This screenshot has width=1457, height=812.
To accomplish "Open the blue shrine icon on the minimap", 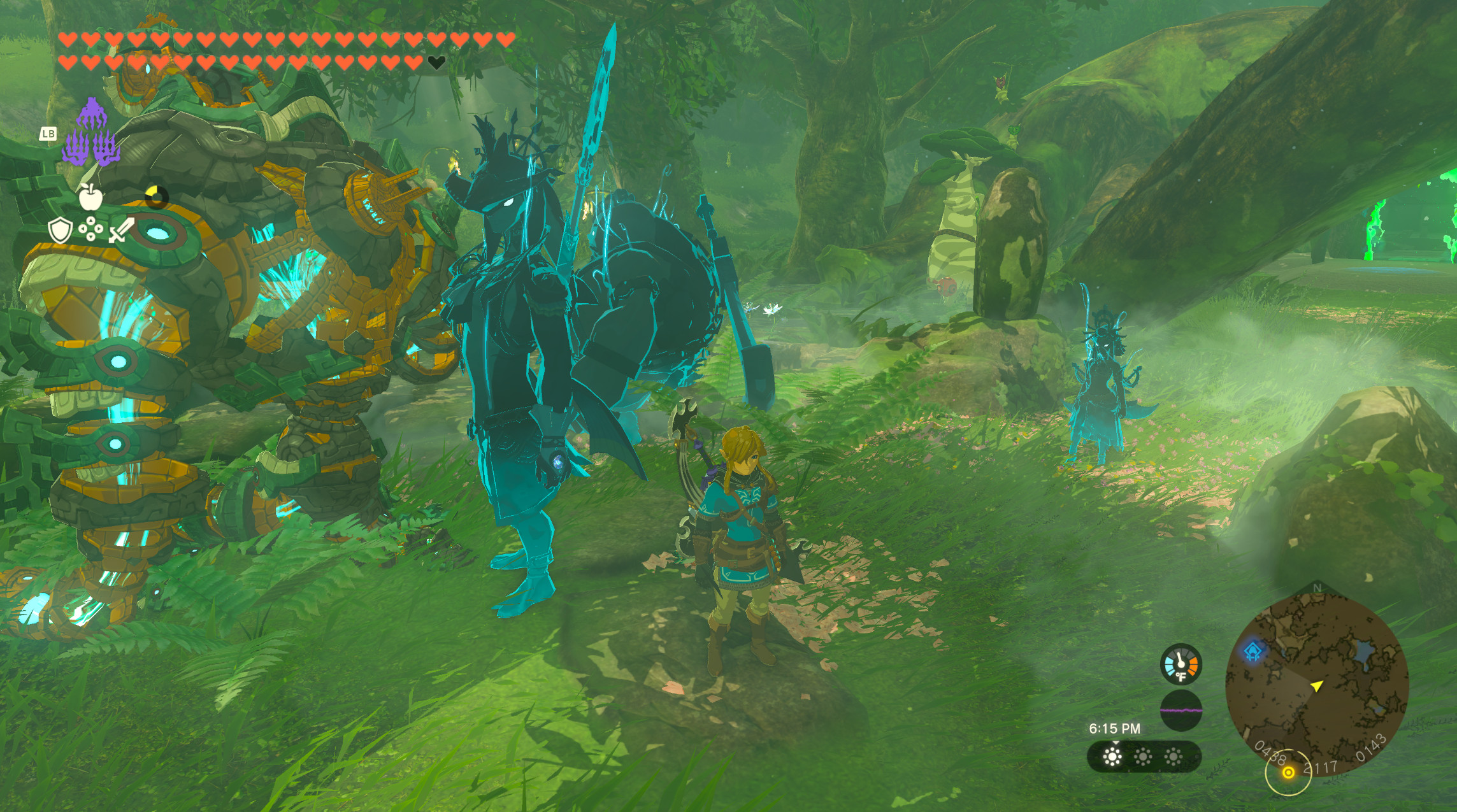I will (1253, 652).
